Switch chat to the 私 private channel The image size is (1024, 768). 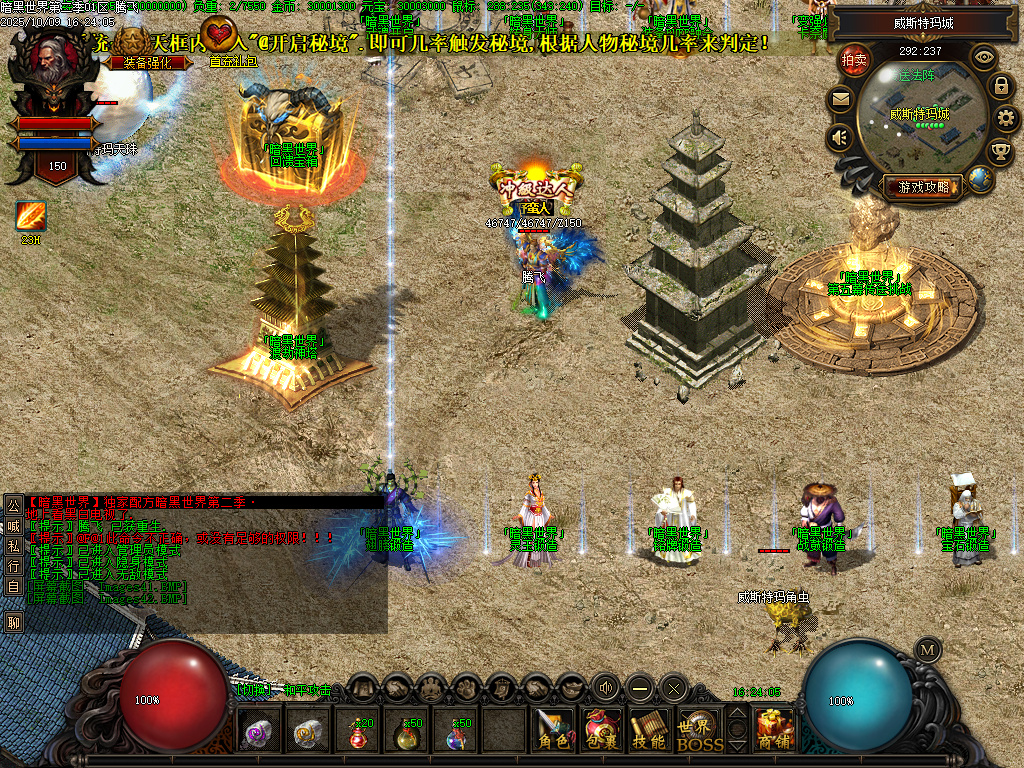point(14,545)
